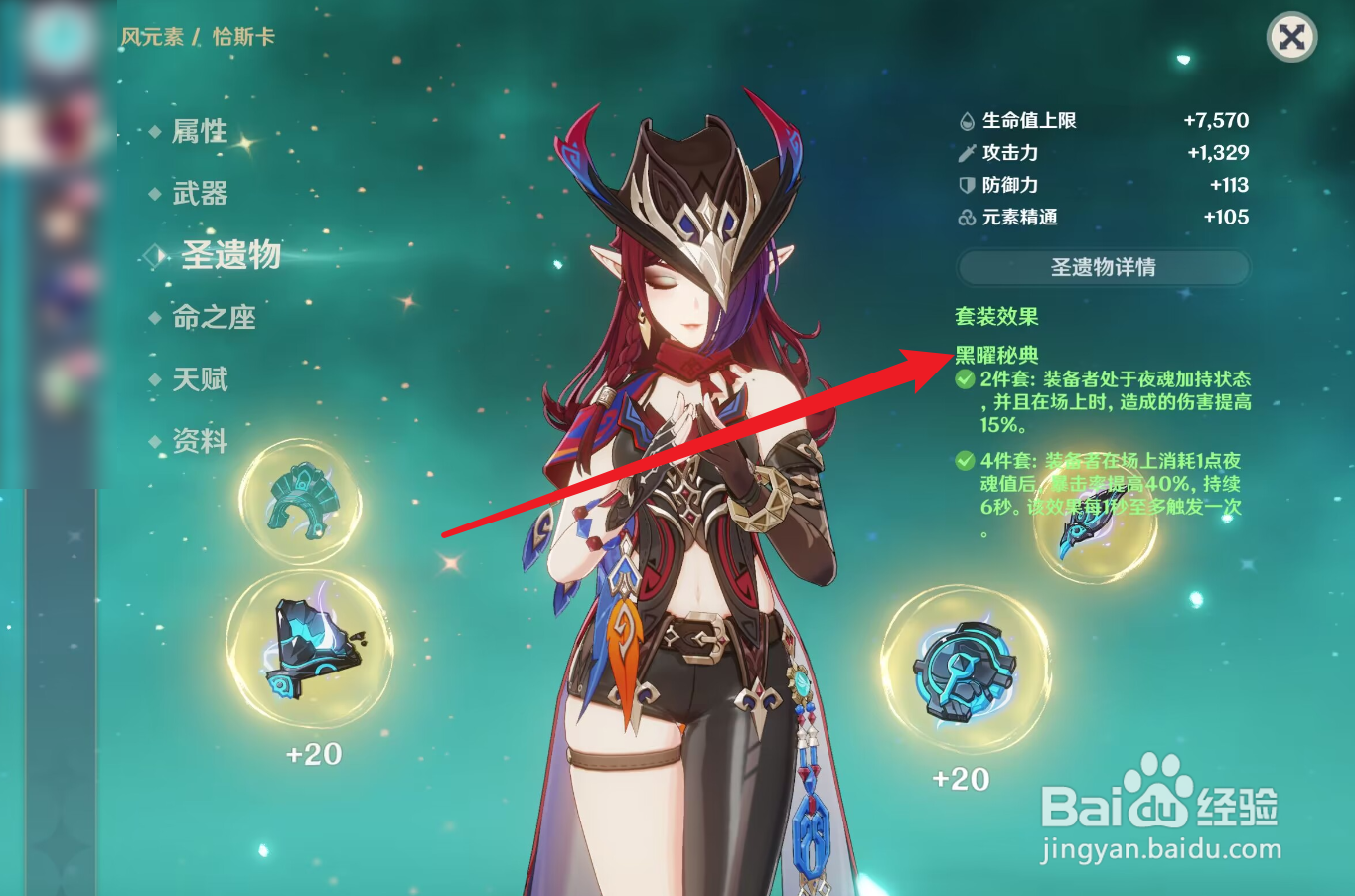Select the flower artifact in the upper-left circle
Viewport: 1355px width, 896px height.
[x=301, y=502]
